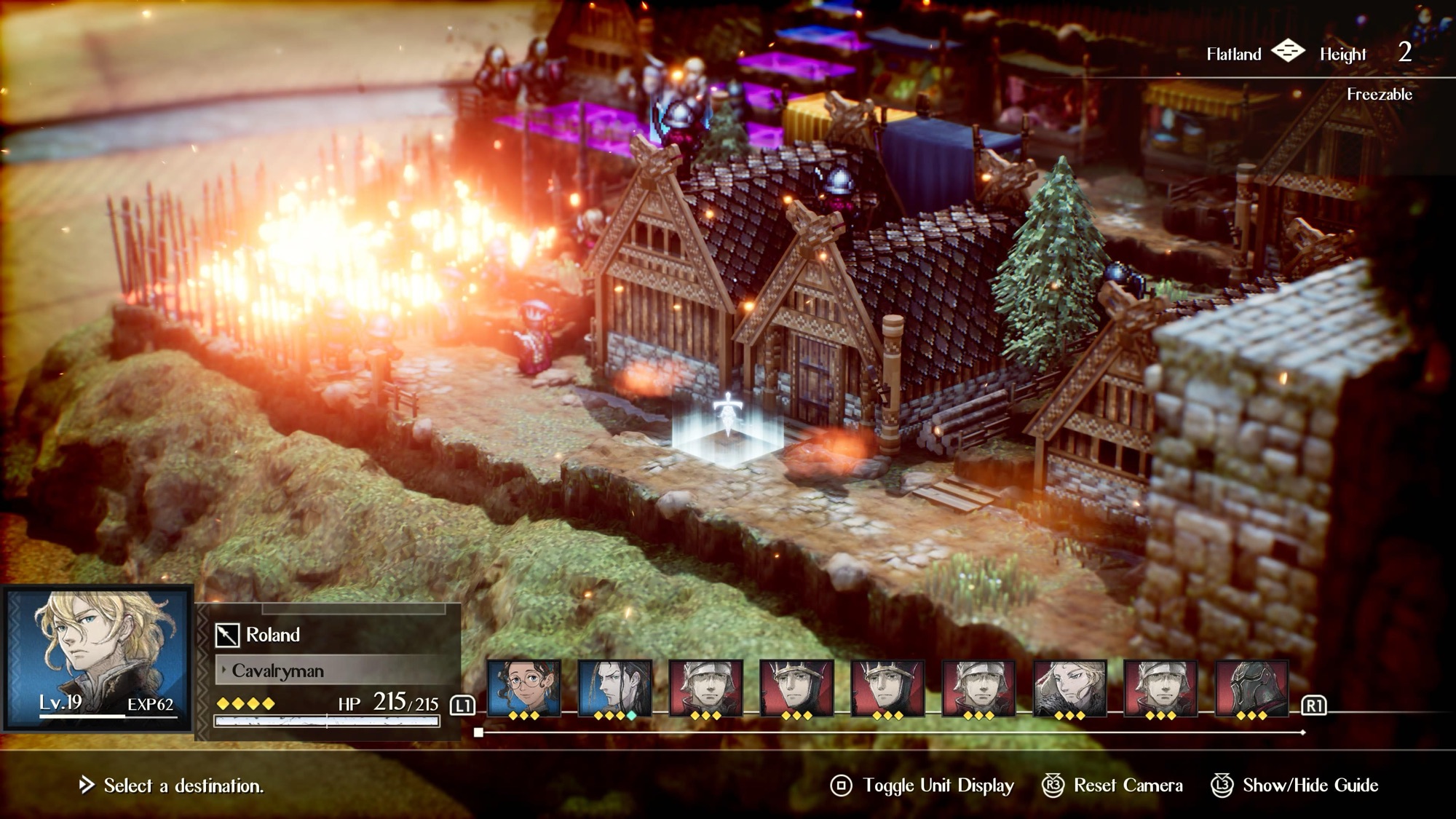This screenshot has width=1456, height=819.
Task: Choose the glasses-wearing woman in turn order
Action: [523, 688]
